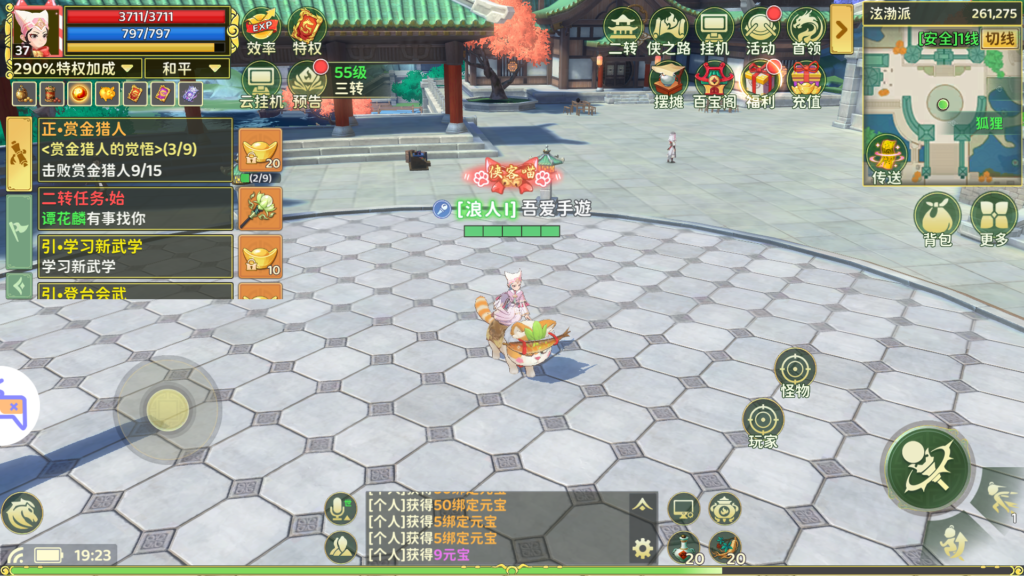
Task: Target nearest 玩家 player button
Action: 763,422
